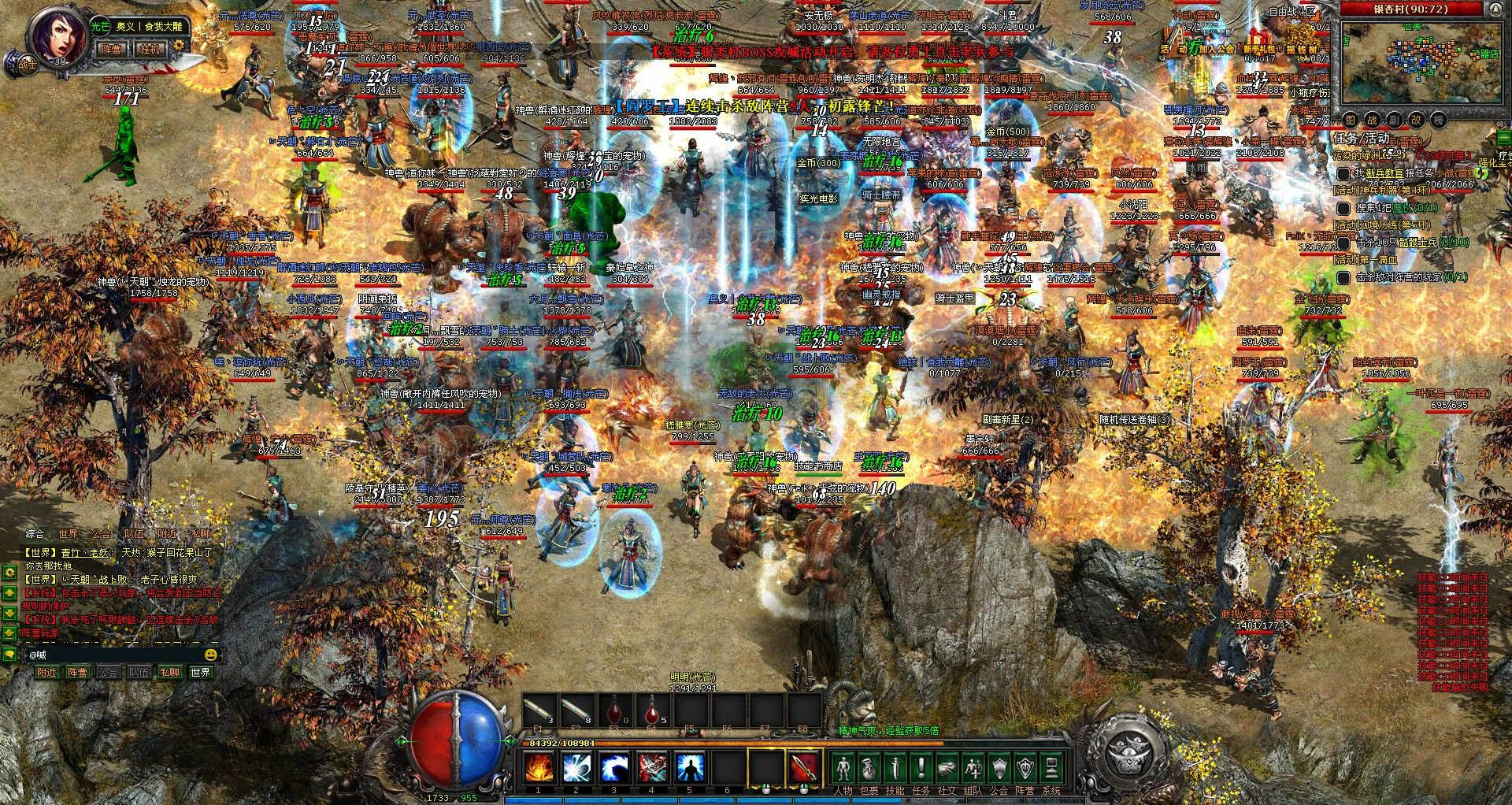The image size is (1512, 805).
Task: Click the 挂机 auto-battle button
Action: [151, 48]
